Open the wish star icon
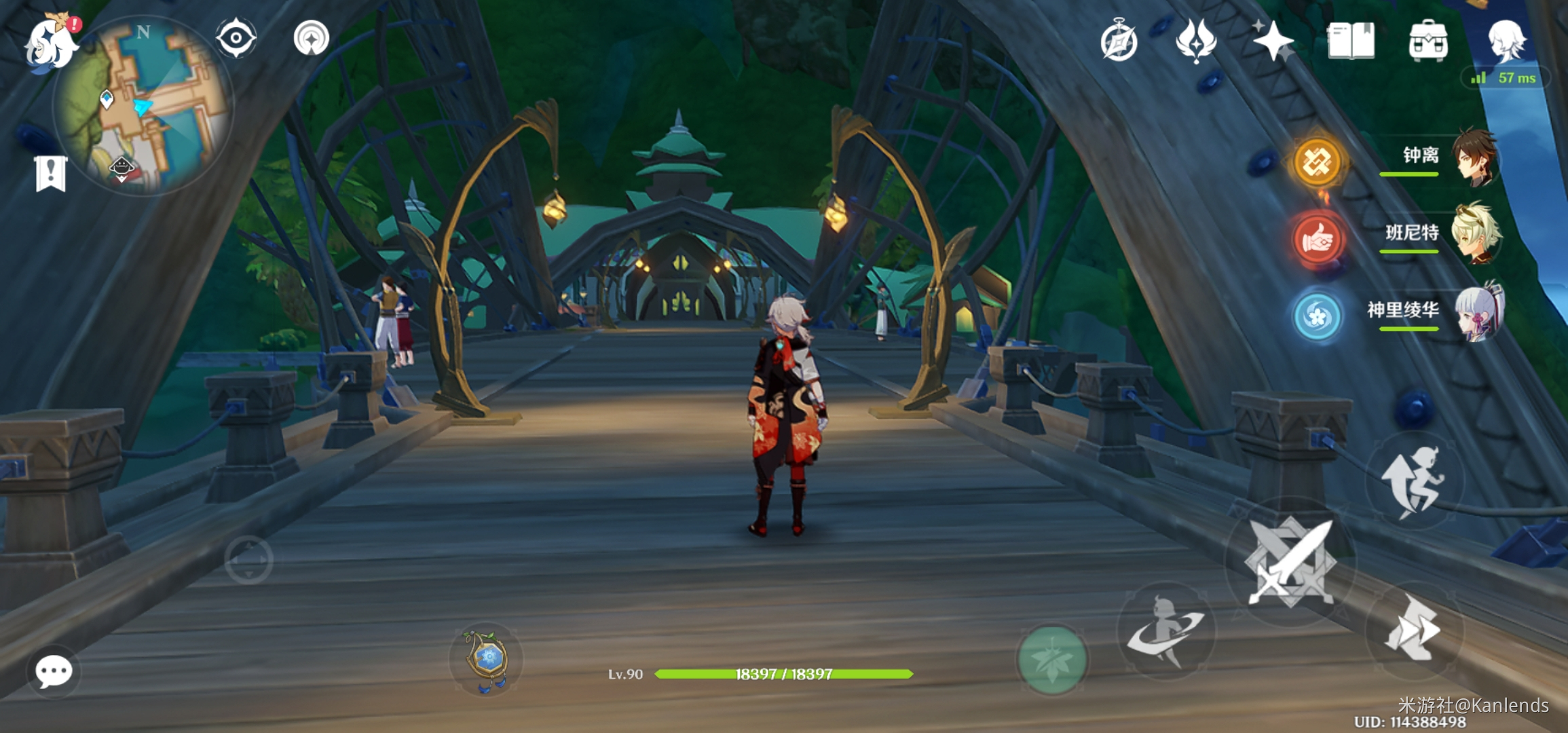 (1273, 41)
